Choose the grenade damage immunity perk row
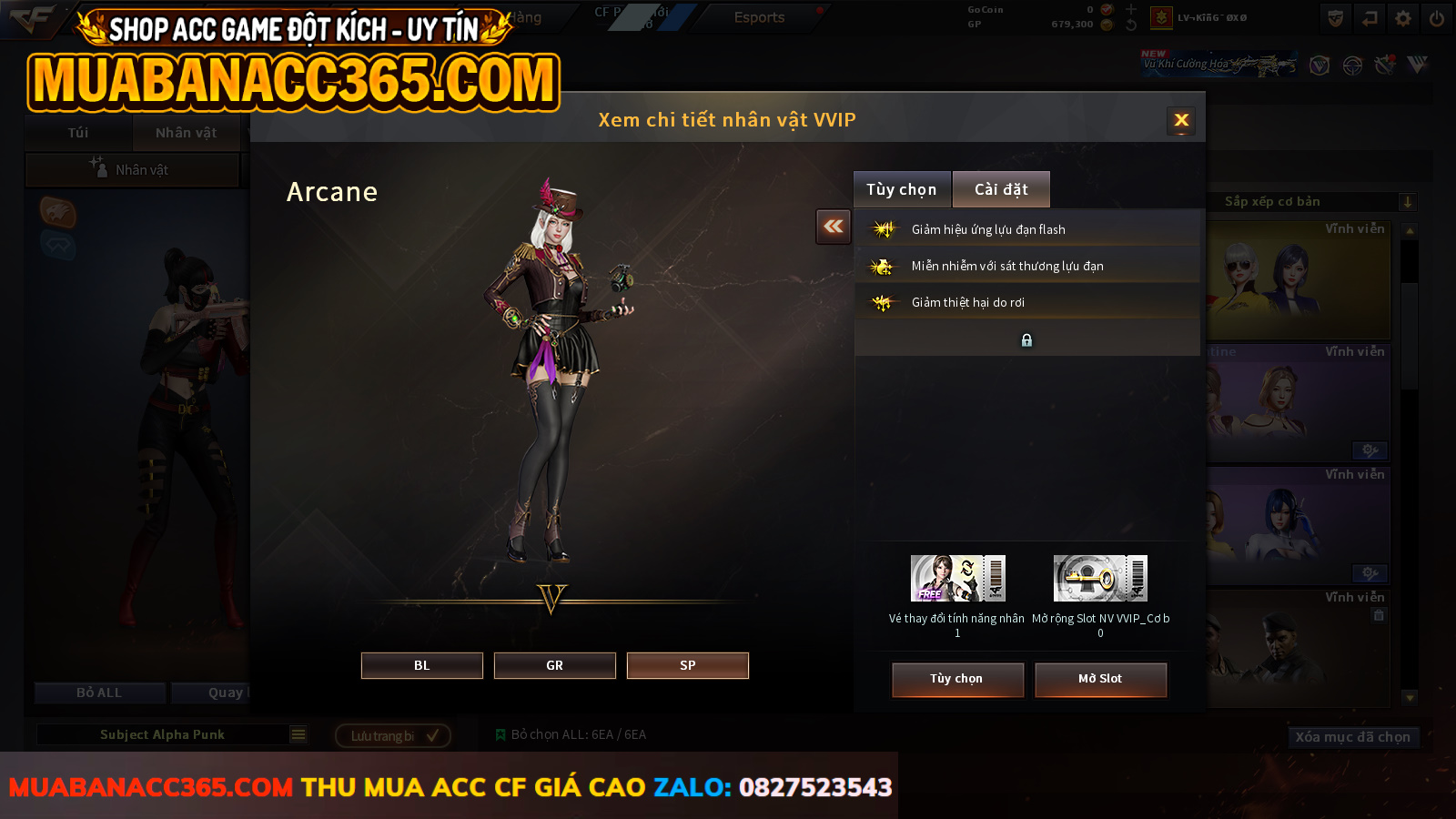Image resolution: width=1456 pixels, height=819 pixels. coord(1026,266)
